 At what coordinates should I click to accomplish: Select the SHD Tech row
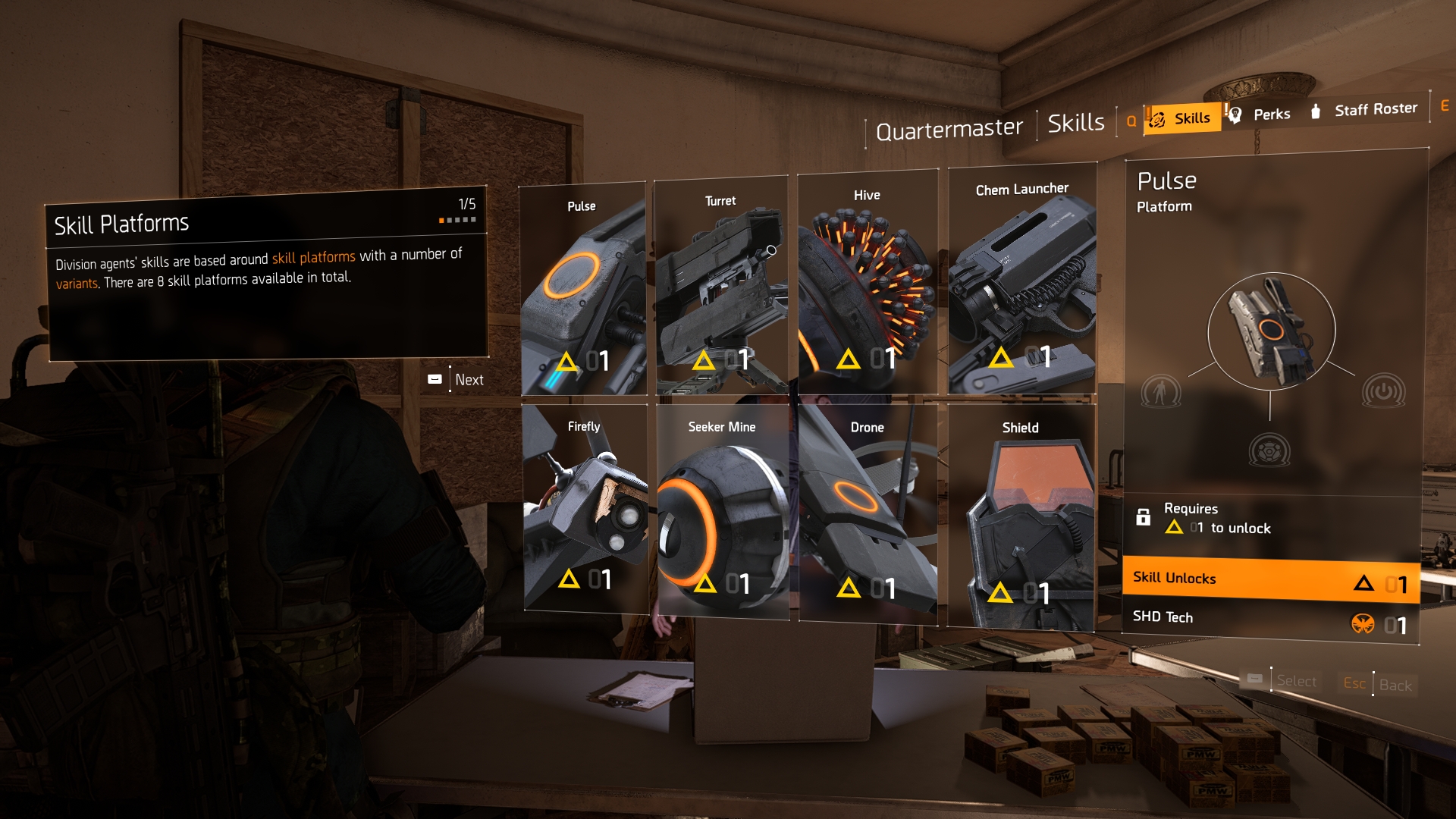[x=1270, y=621]
